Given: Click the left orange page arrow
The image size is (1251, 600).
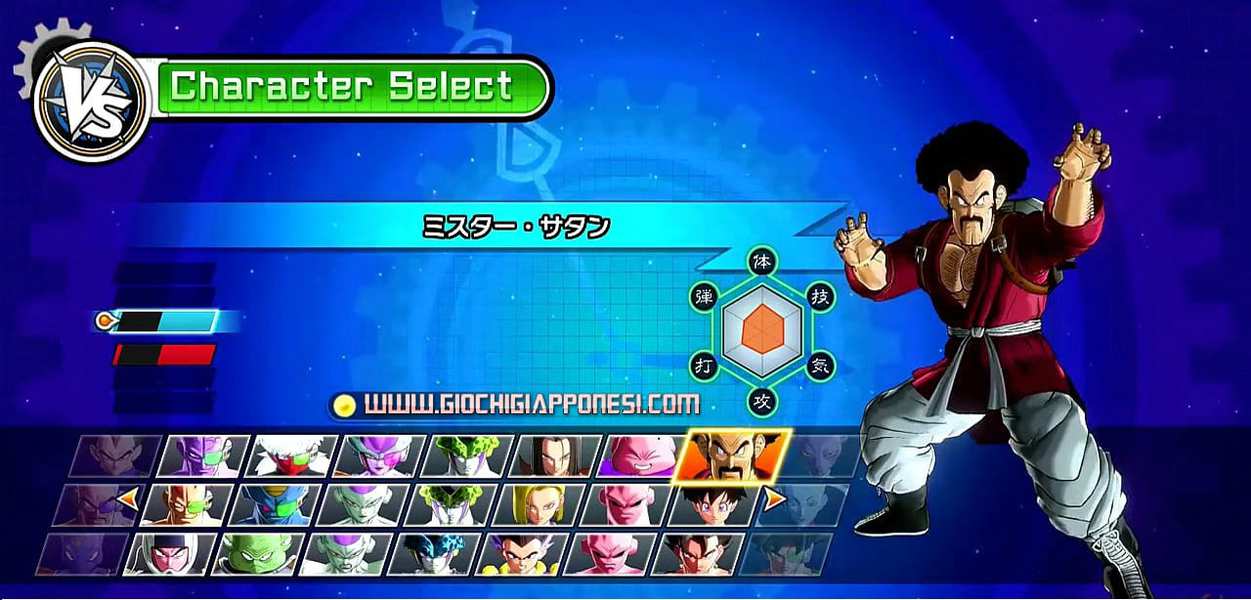Looking at the screenshot, I should click(x=127, y=497).
